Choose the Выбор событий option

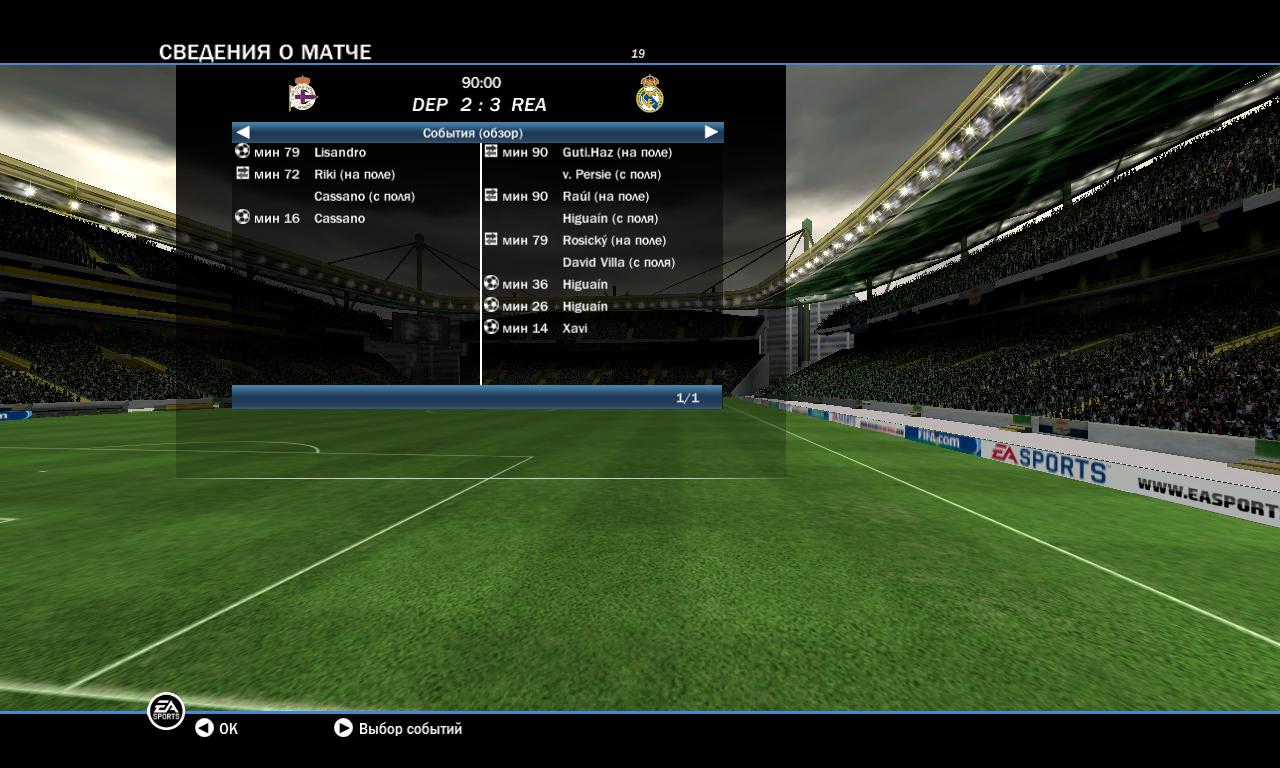398,728
